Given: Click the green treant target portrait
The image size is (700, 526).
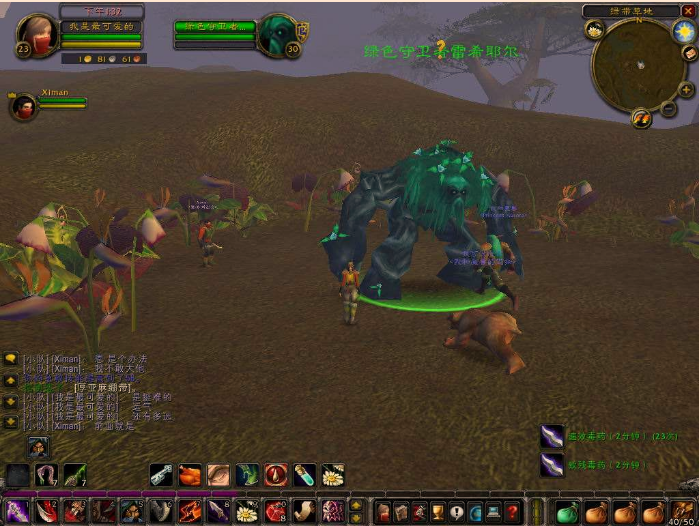Looking at the screenshot, I should point(275,35).
